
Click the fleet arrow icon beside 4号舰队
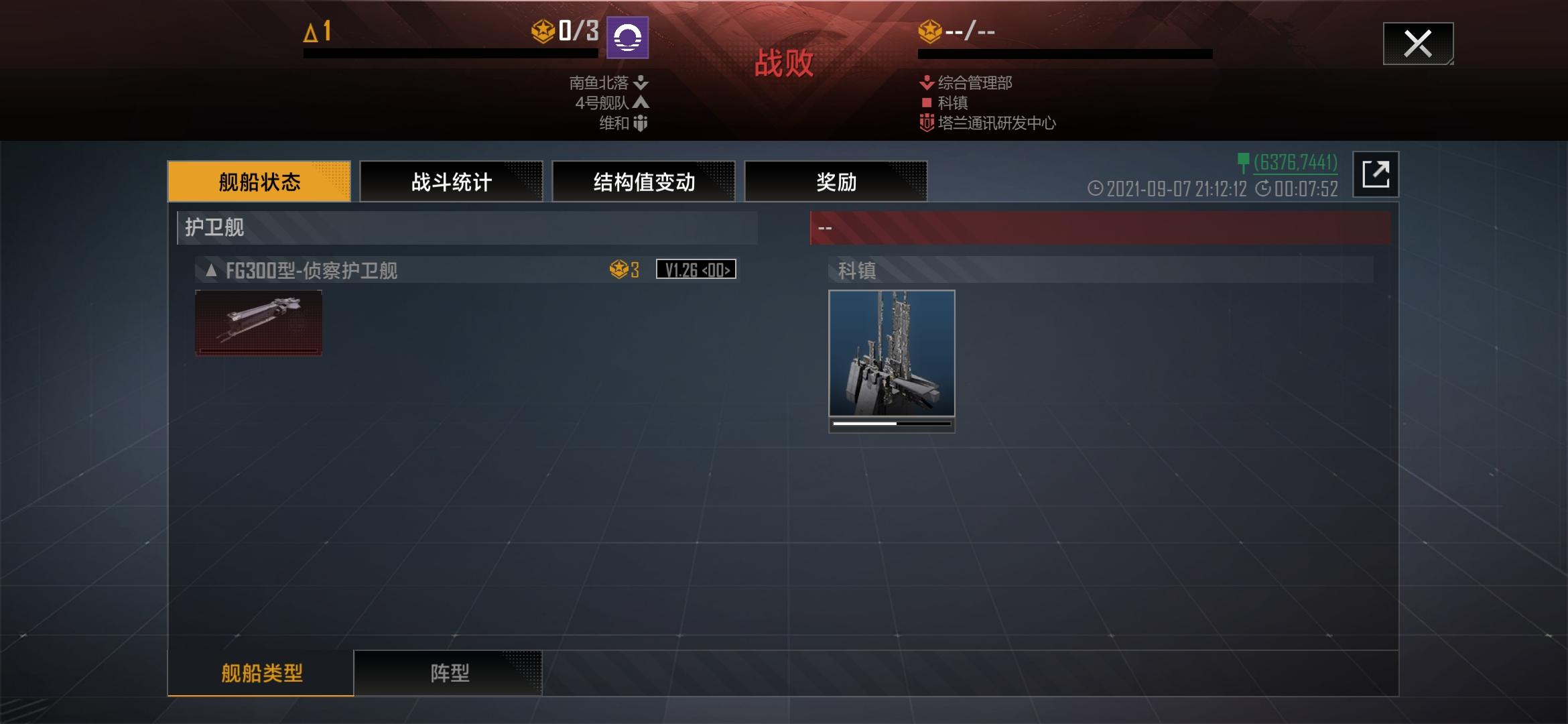[x=639, y=104]
